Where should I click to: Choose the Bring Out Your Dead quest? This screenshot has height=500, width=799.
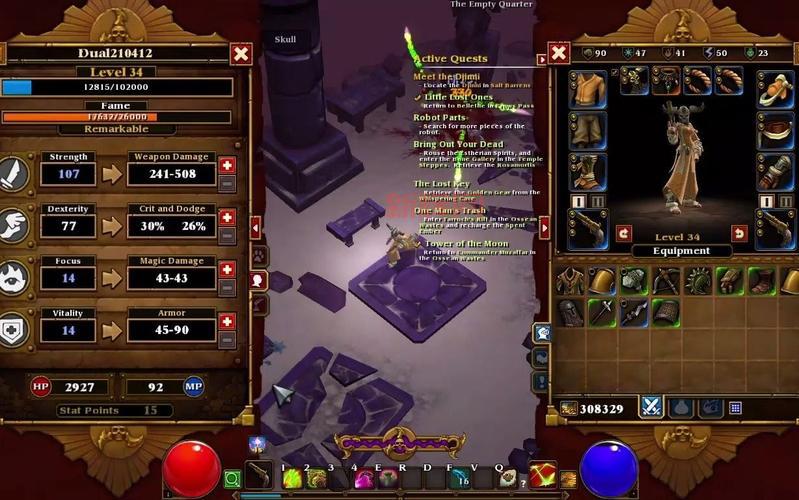(459, 145)
